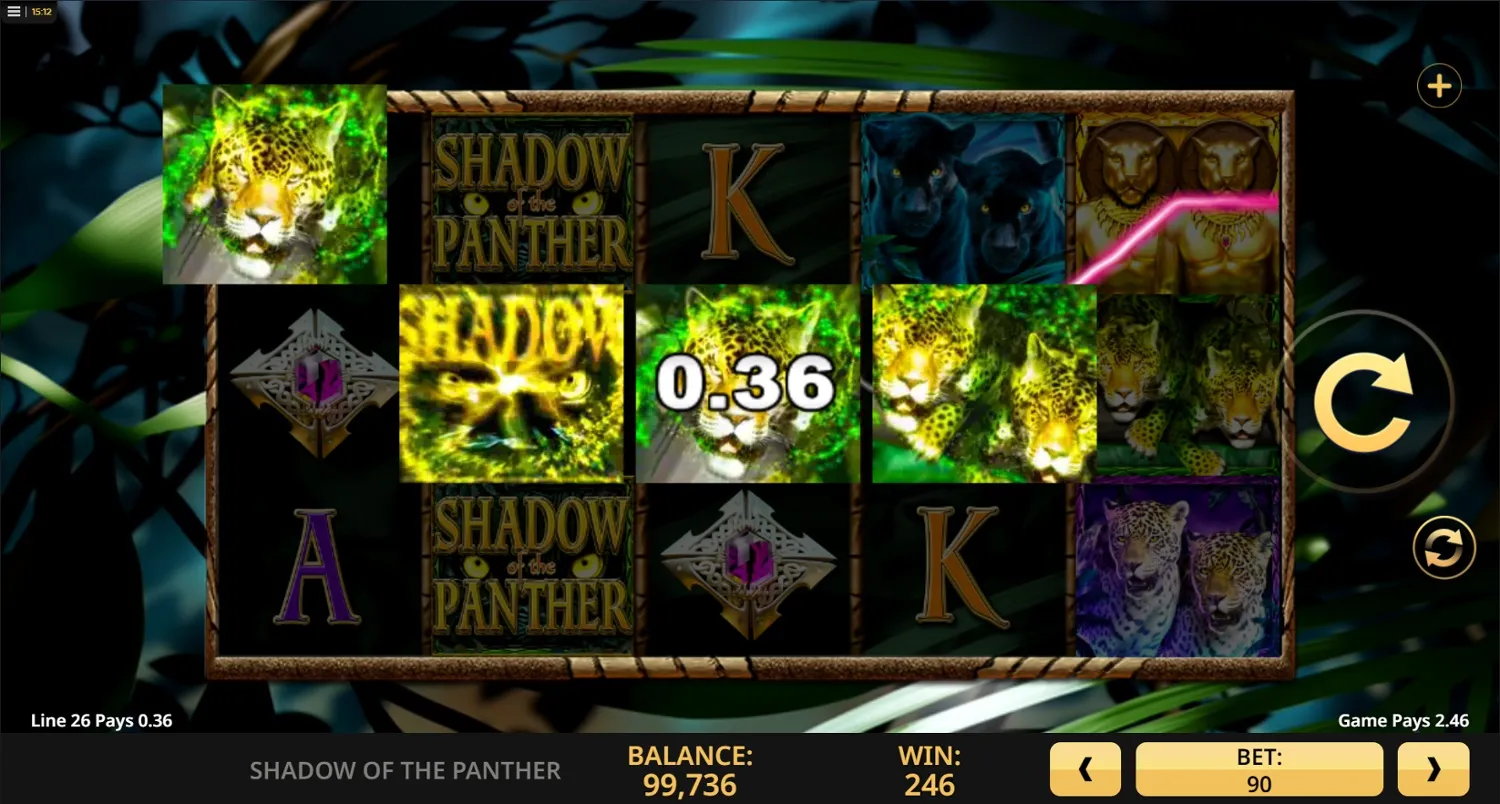Click the BALANCE: 99,736 display
Image resolution: width=1500 pixels, height=804 pixels.
(x=688, y=769)
